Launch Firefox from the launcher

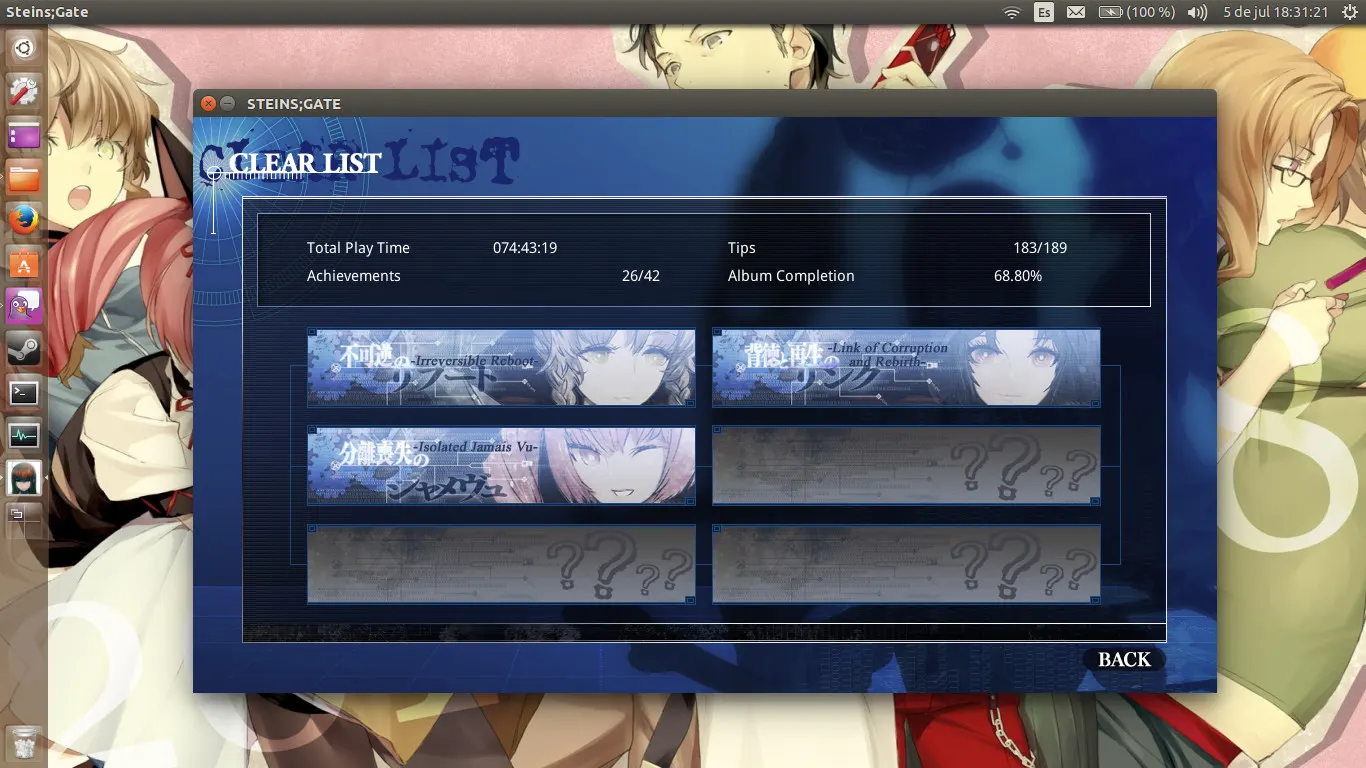click(24, 218)
